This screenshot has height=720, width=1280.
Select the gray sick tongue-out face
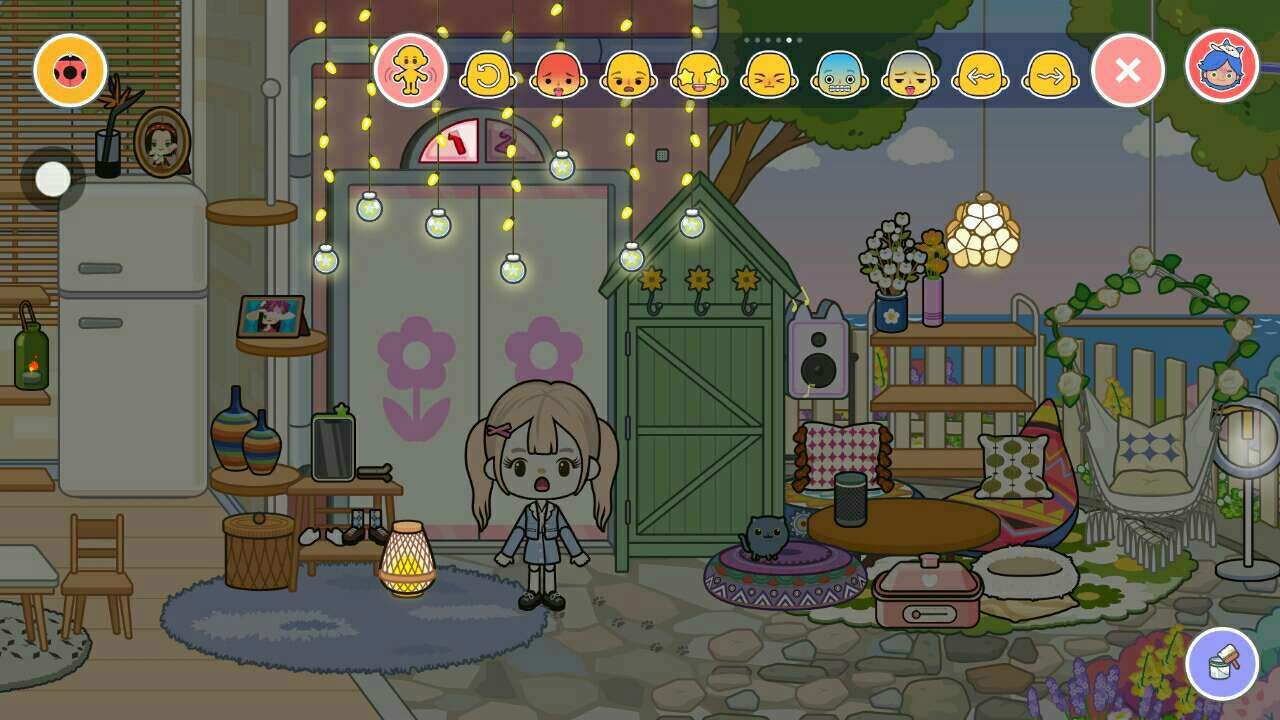point(910,74)
